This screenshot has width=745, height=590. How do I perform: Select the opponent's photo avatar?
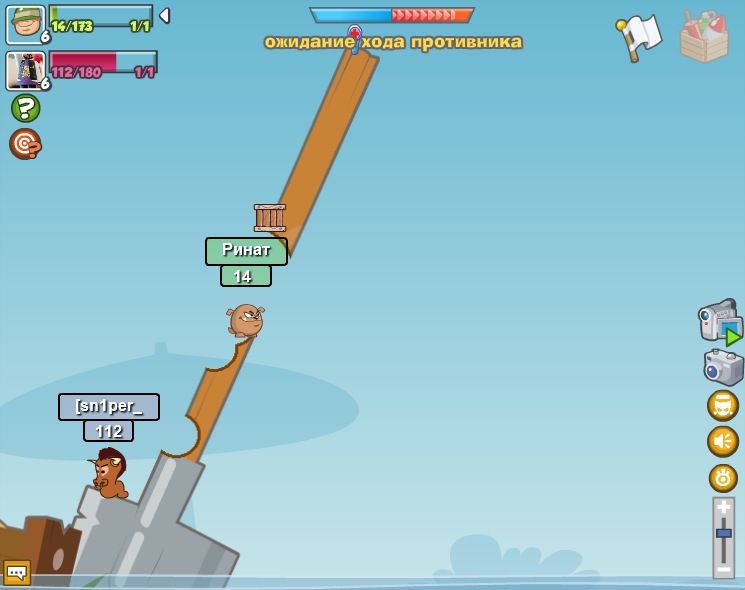[24, 70]
